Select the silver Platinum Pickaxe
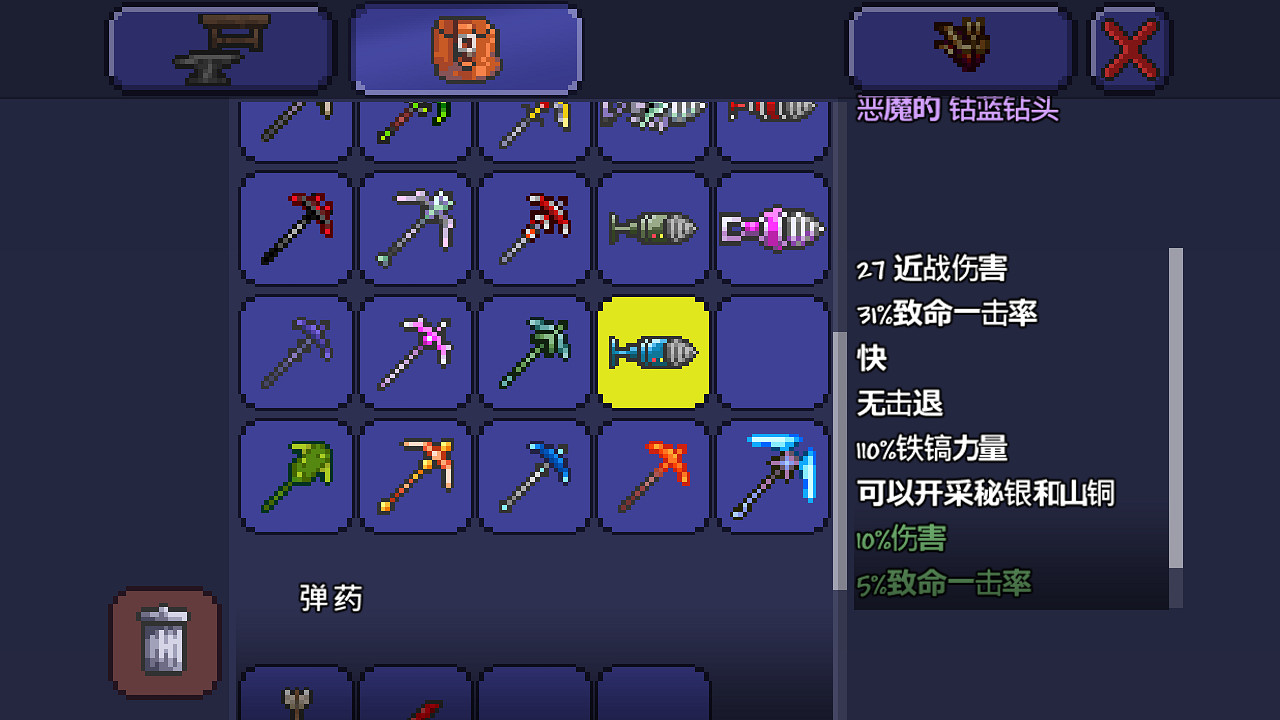 coord(414,229)
